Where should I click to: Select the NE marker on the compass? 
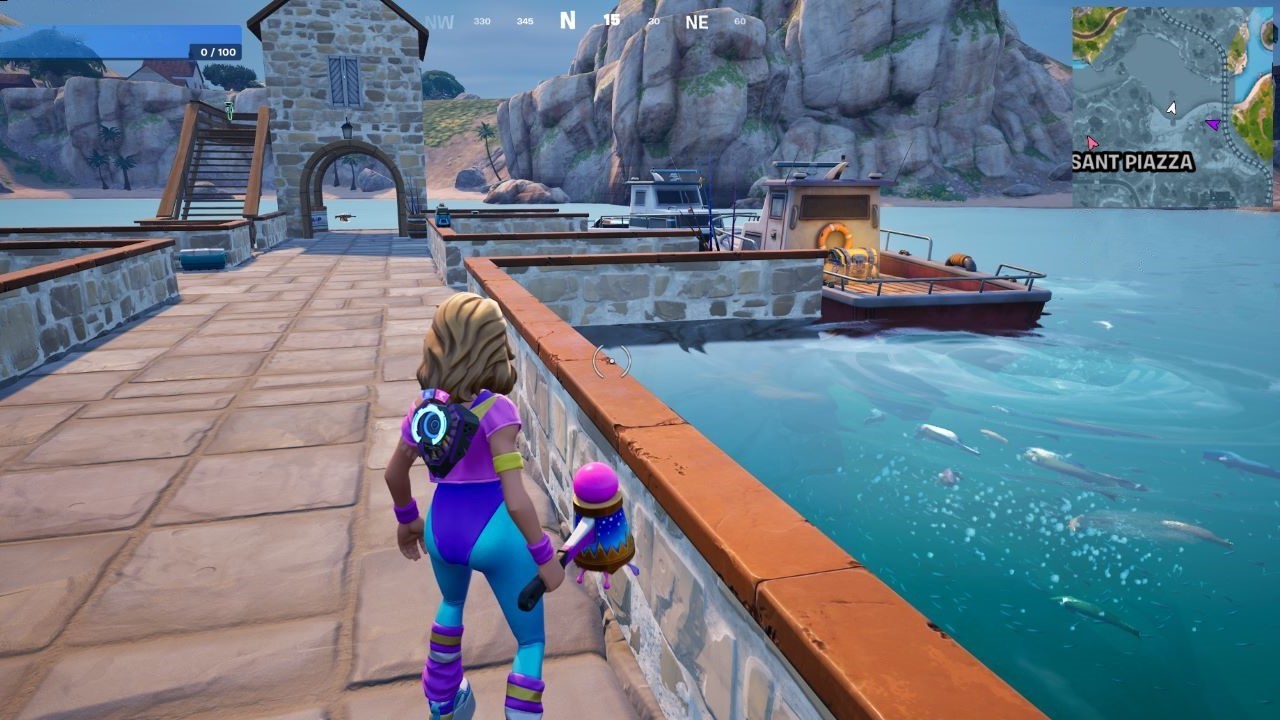(x=697, y=22)
